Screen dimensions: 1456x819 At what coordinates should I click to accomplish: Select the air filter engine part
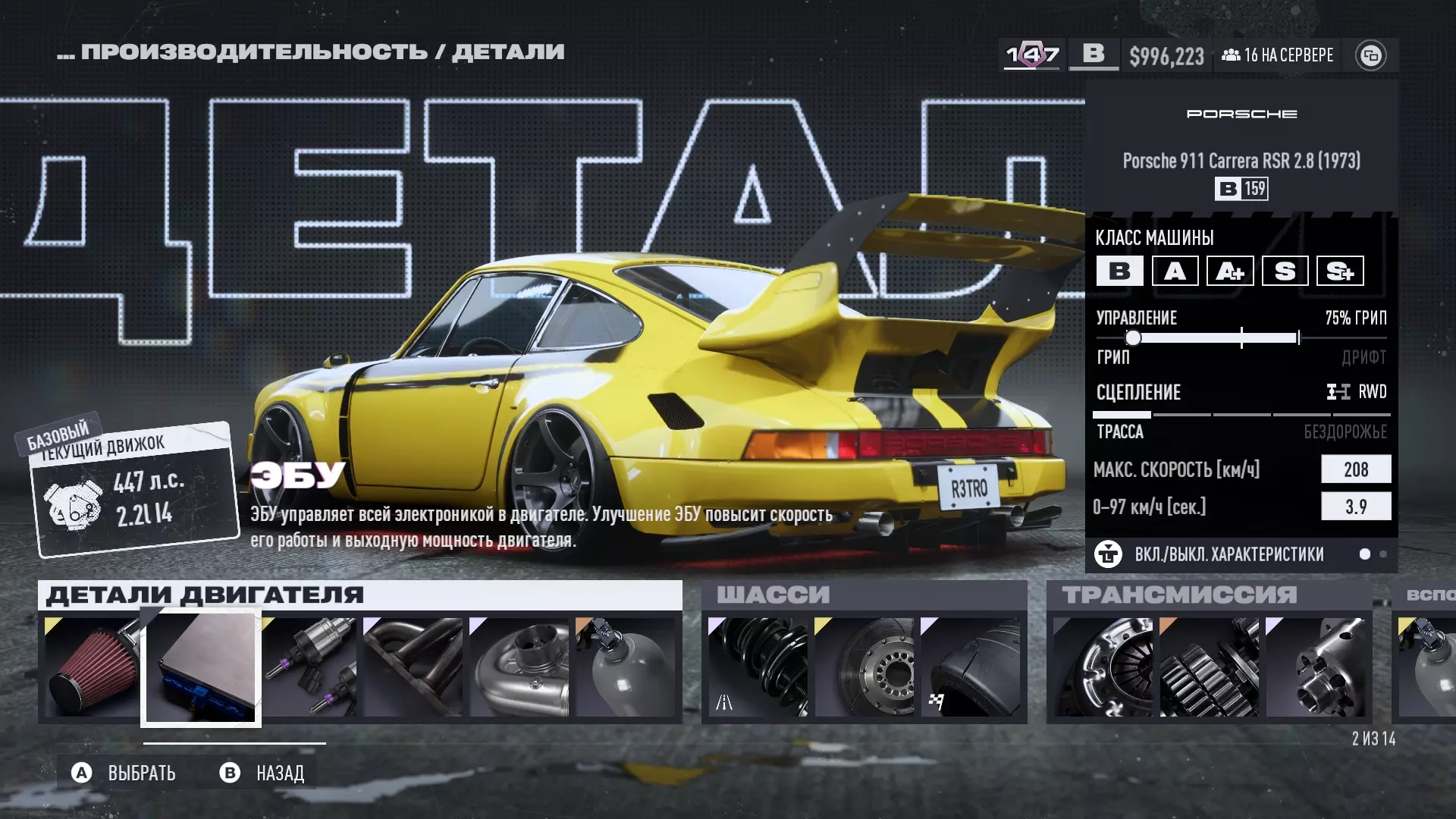pyautogui.click(x=91, y=667)
